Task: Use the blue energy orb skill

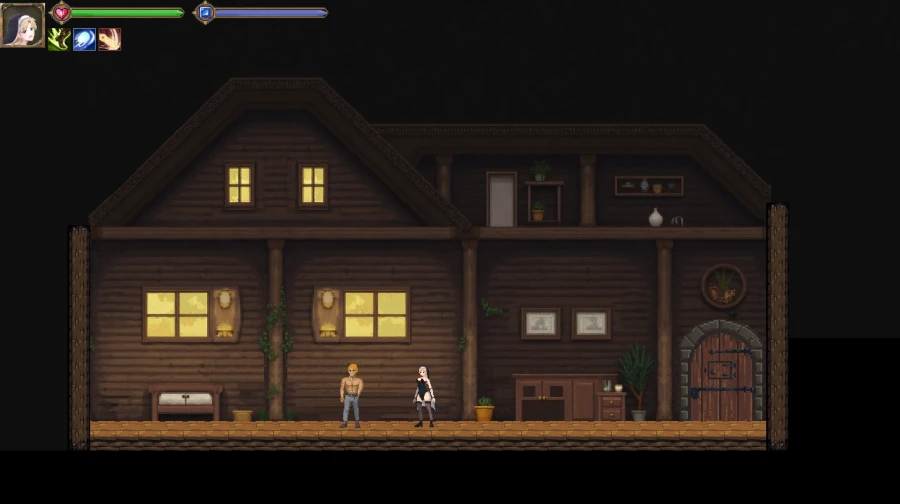Action: click(84, 39)
